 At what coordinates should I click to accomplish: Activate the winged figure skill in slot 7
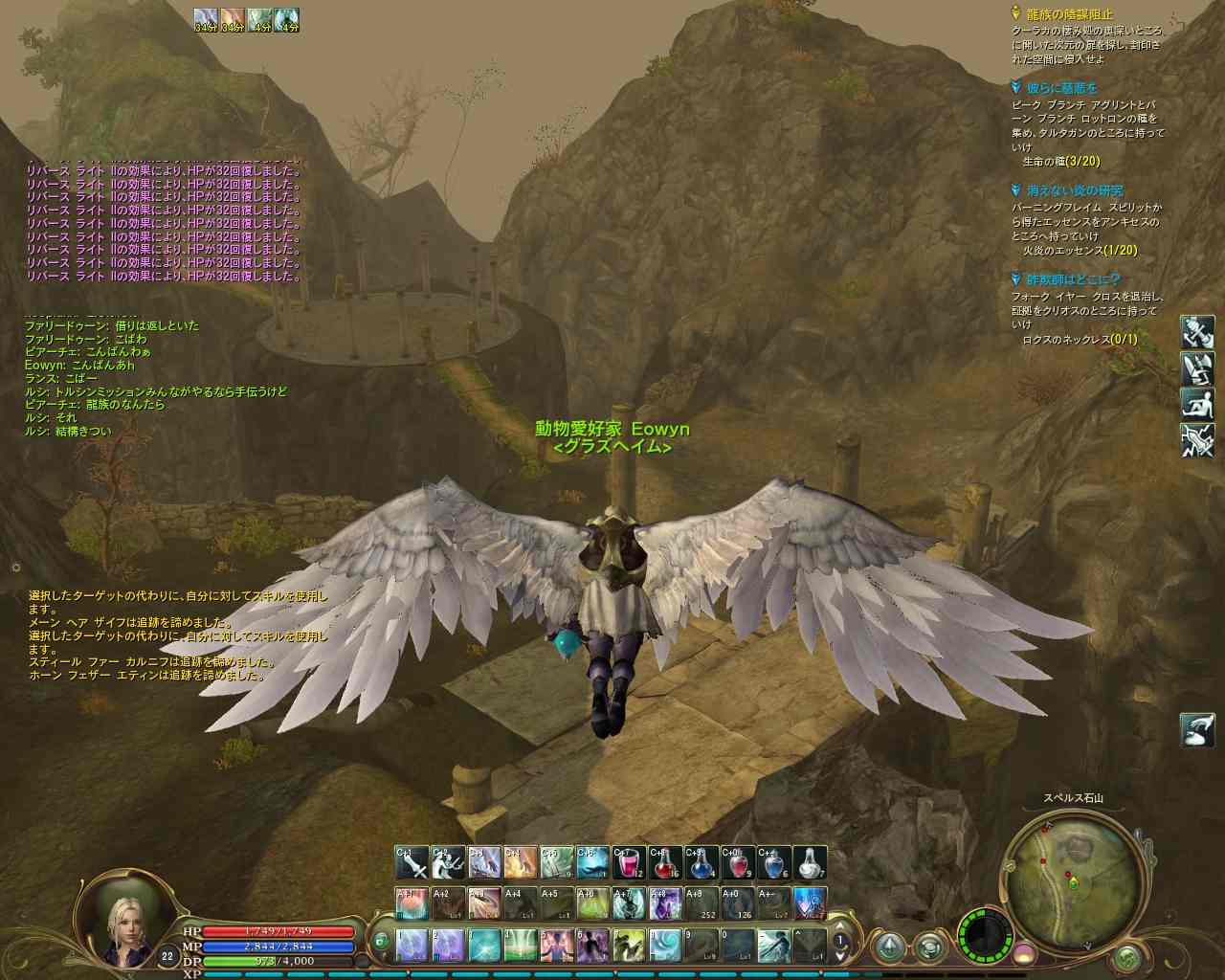coord(628,946)
